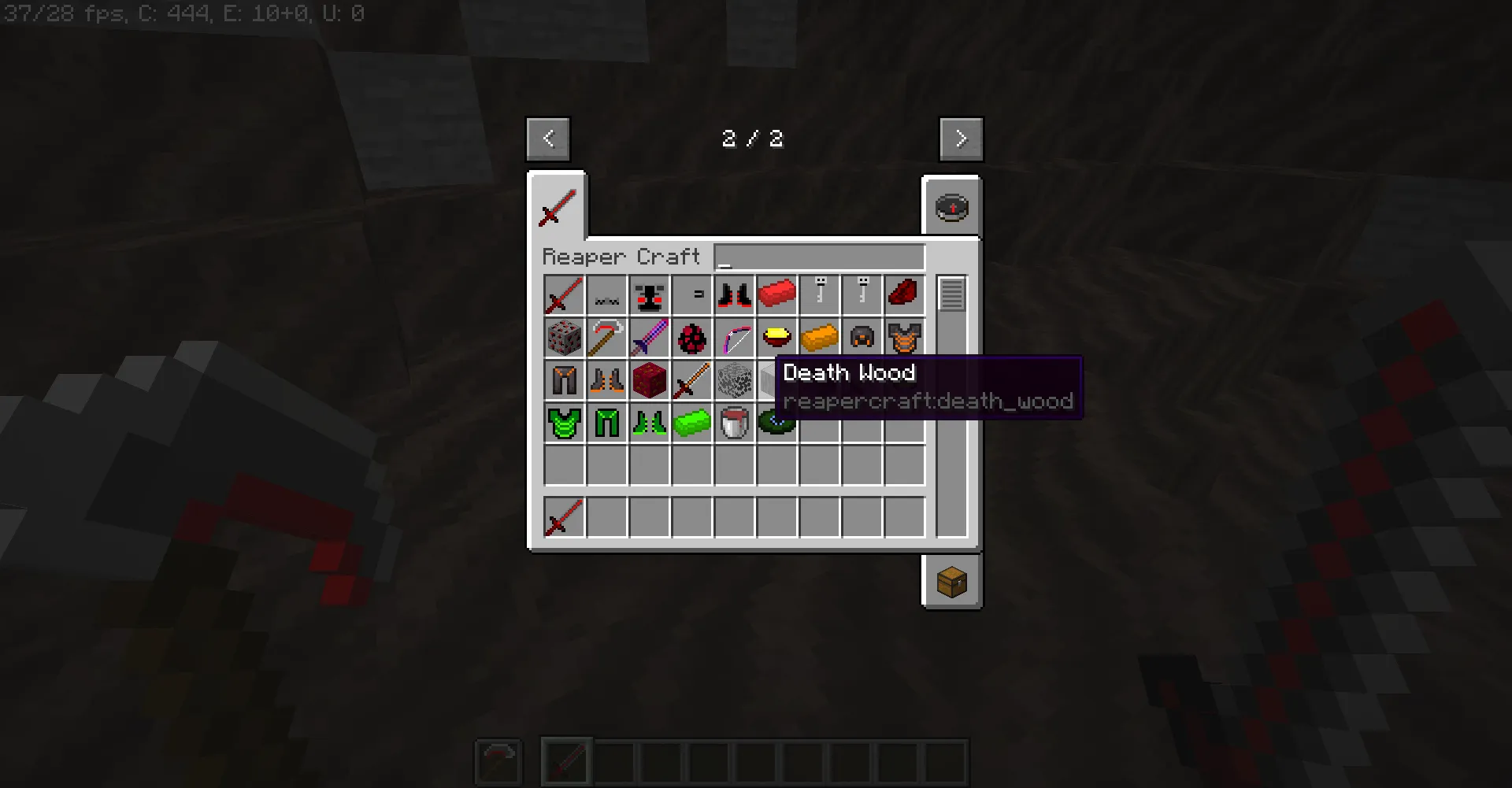Click inside the item search field

tap(819, 257)
